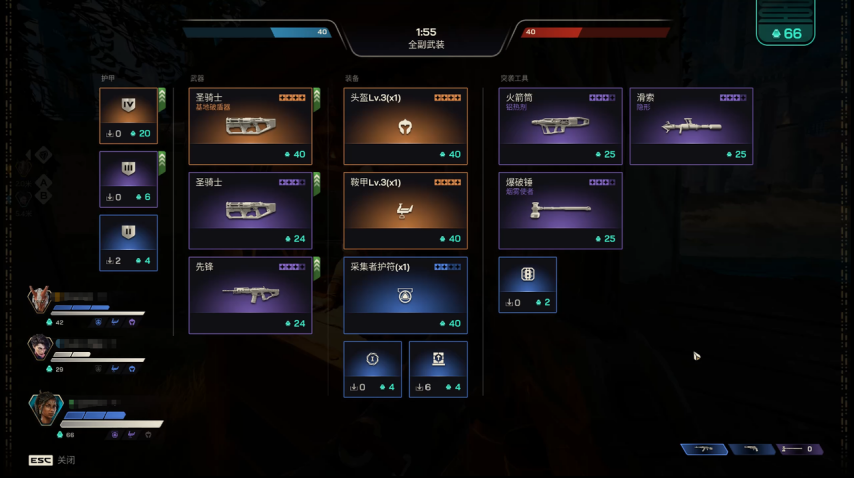Buy the 火箭筒 rocket launcher
854x478 pixels.
[x=560, y=126]
